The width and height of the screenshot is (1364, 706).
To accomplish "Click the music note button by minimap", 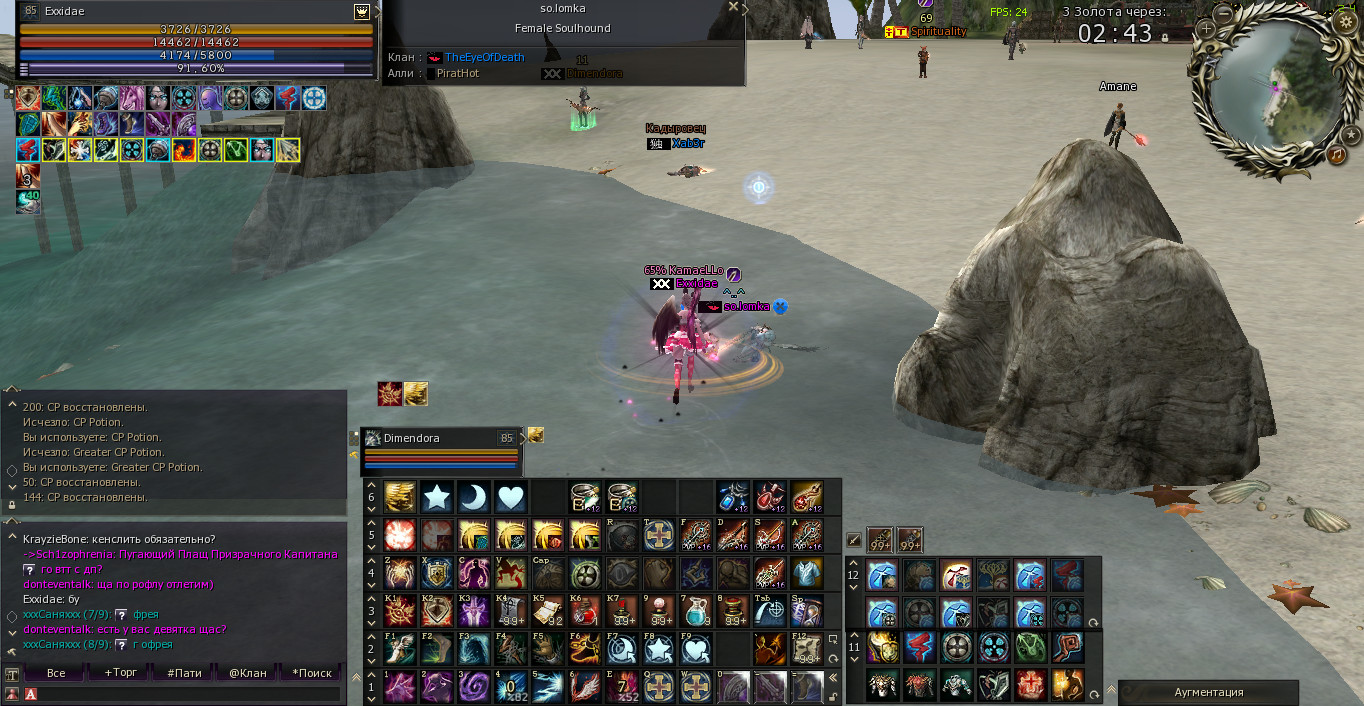I will [x=1337, y=155].
